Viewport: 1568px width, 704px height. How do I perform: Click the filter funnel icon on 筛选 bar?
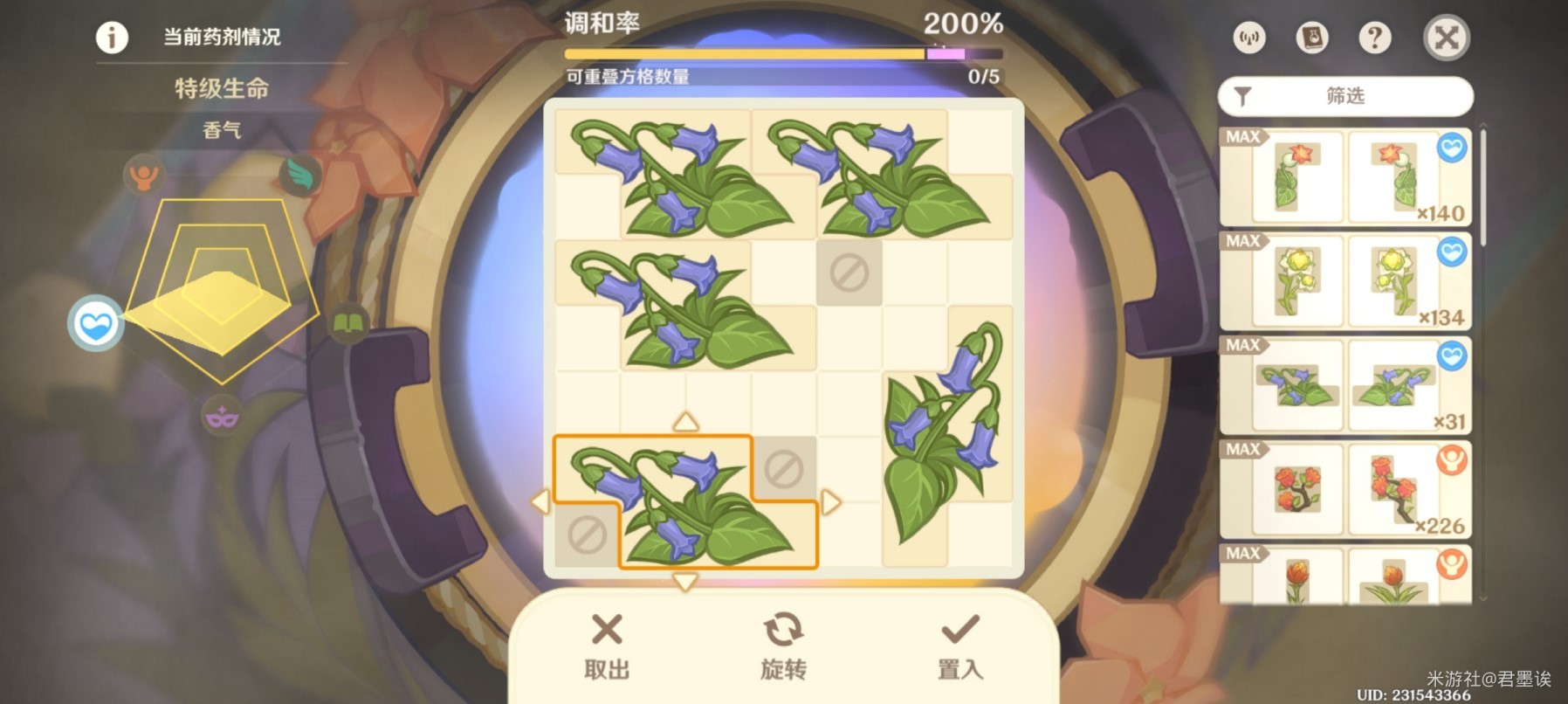click(1244, 95)
